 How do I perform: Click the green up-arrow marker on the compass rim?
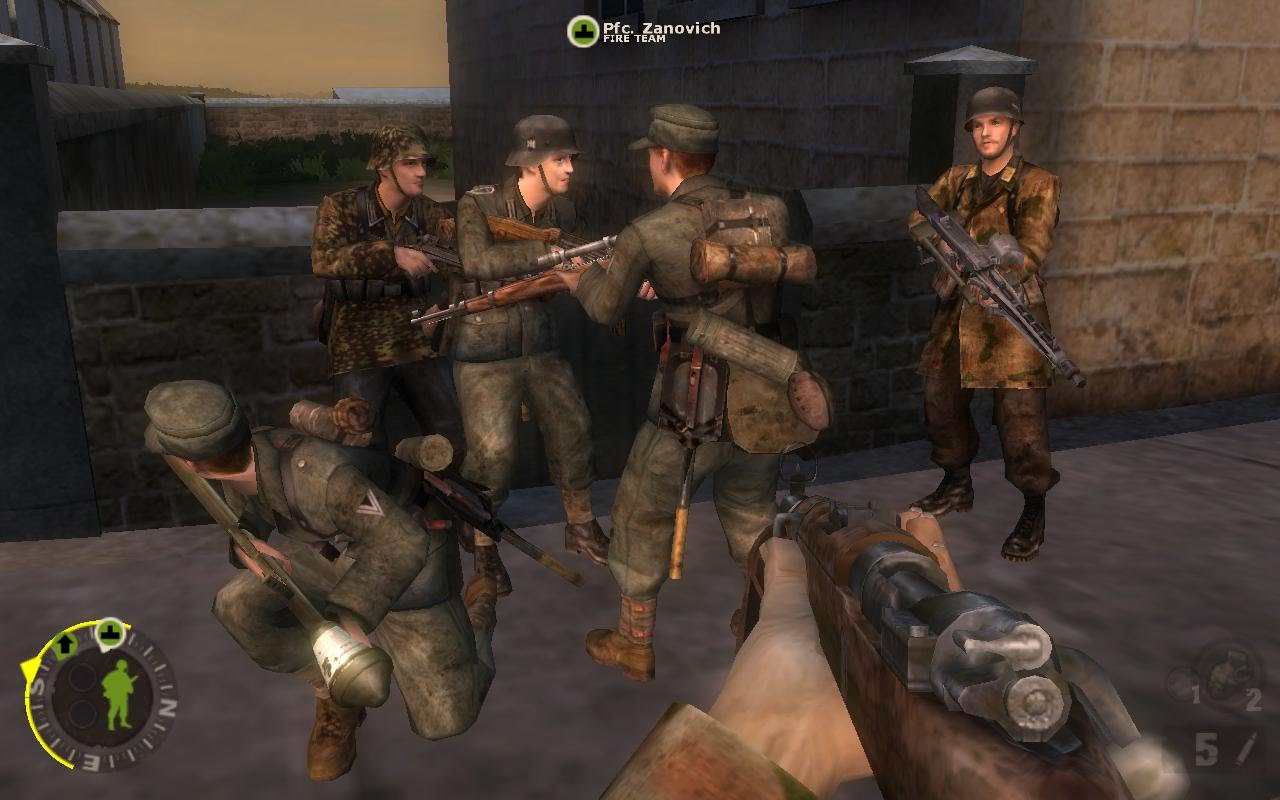pos(64,644)
